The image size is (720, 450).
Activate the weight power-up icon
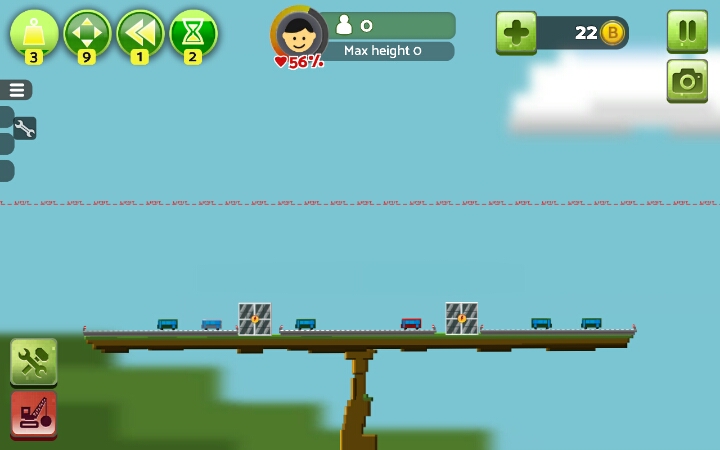coord(34,32)
